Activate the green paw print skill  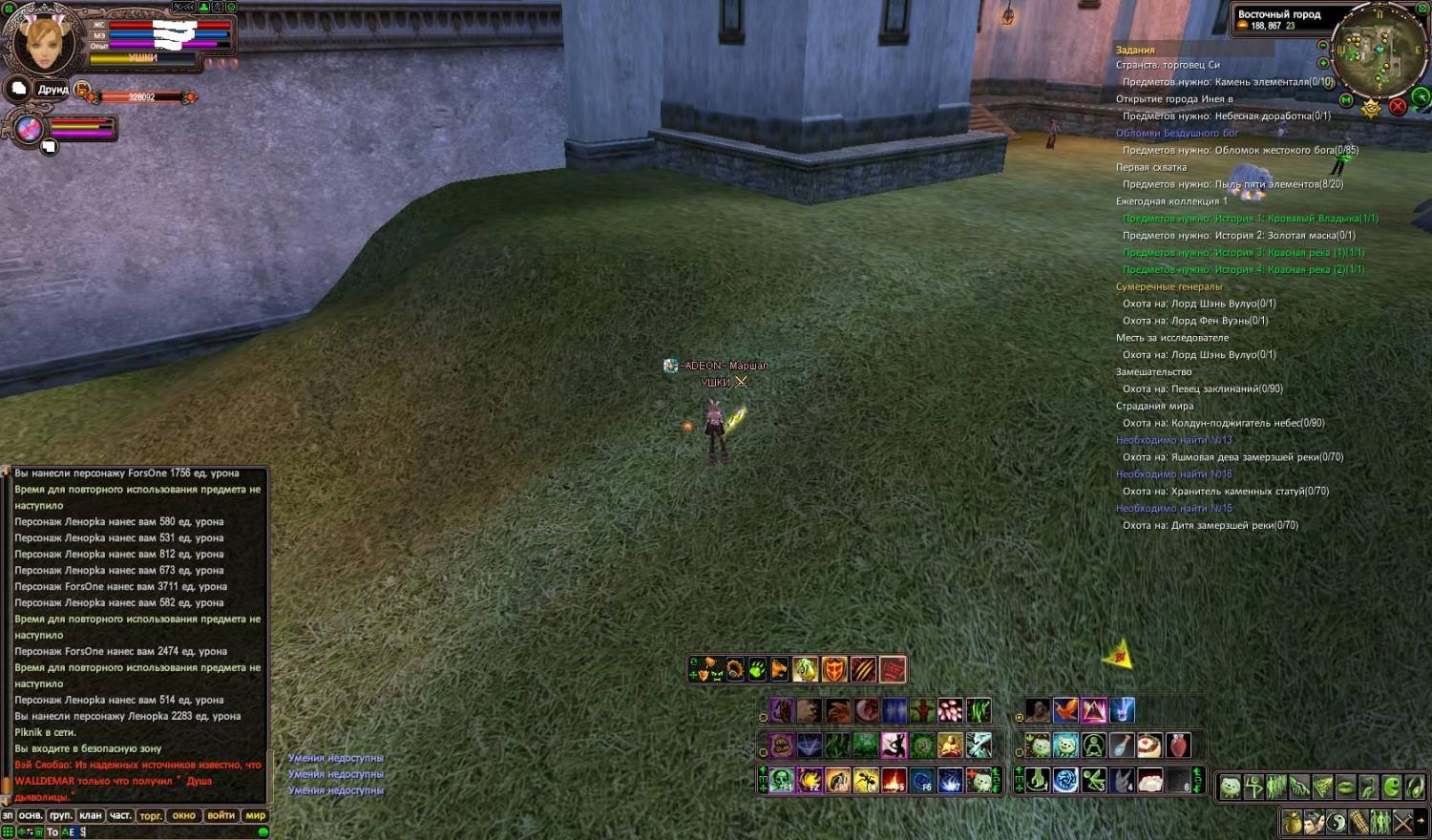pyautogui.click(x=757, y=669)
